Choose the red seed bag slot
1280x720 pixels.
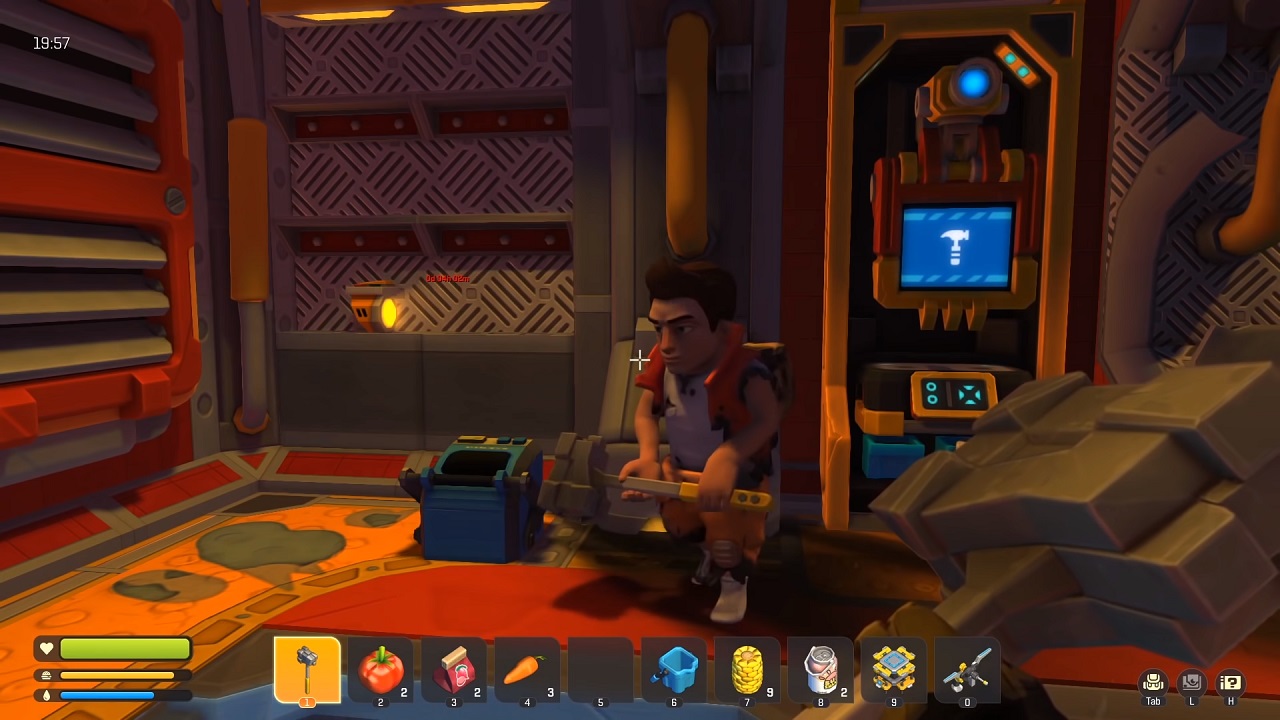(x=453, y=669)
